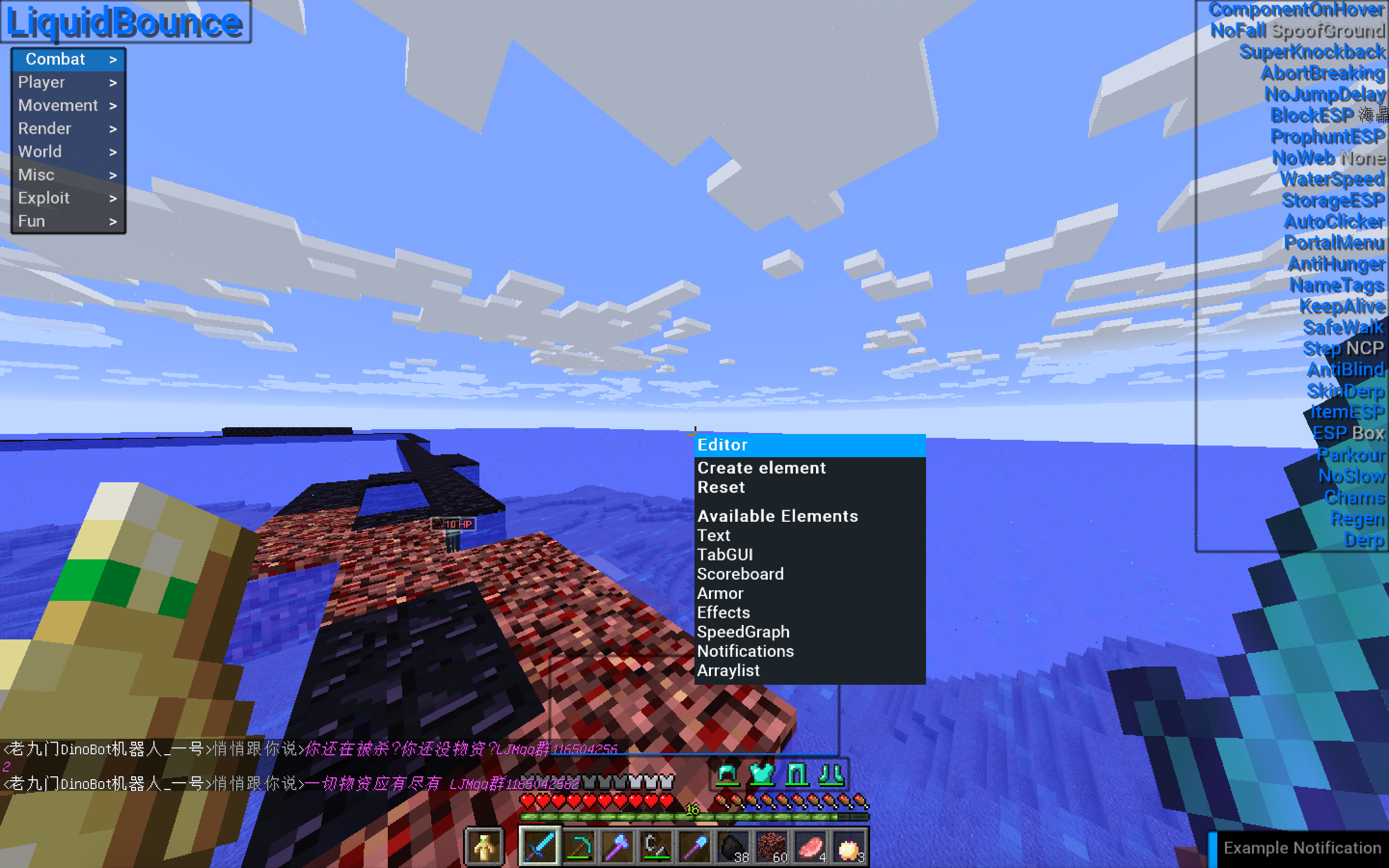Screen dimensions: 1389x868
Task: Select Scoreboard under Available Elements
Action: [740, 573]
